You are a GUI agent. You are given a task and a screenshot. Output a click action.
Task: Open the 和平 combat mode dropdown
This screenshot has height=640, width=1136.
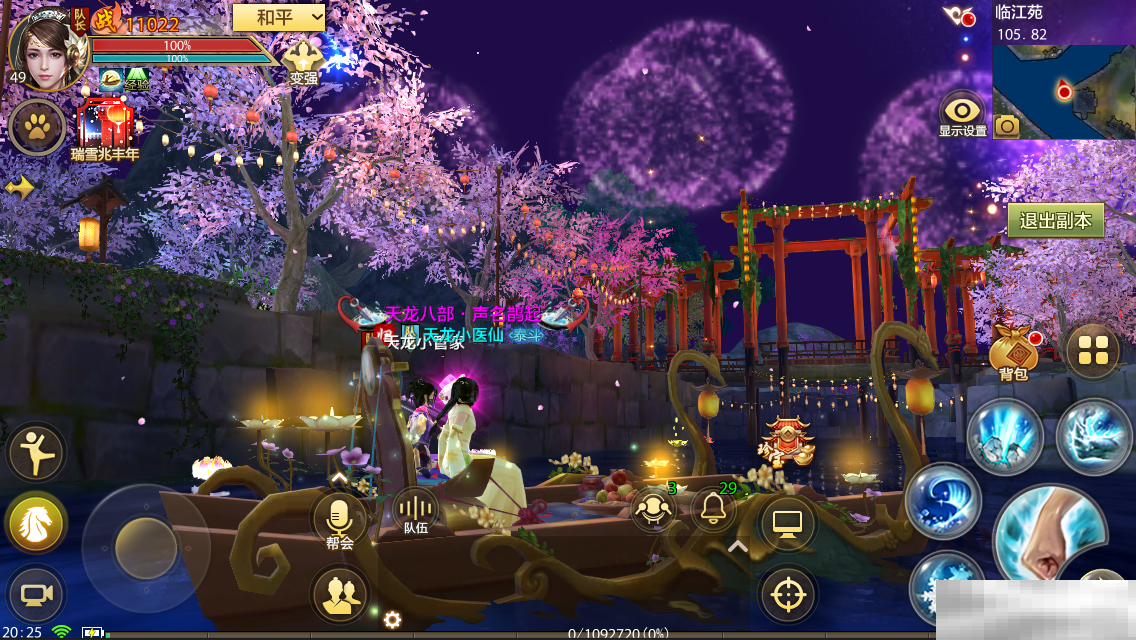pos(279,17)
